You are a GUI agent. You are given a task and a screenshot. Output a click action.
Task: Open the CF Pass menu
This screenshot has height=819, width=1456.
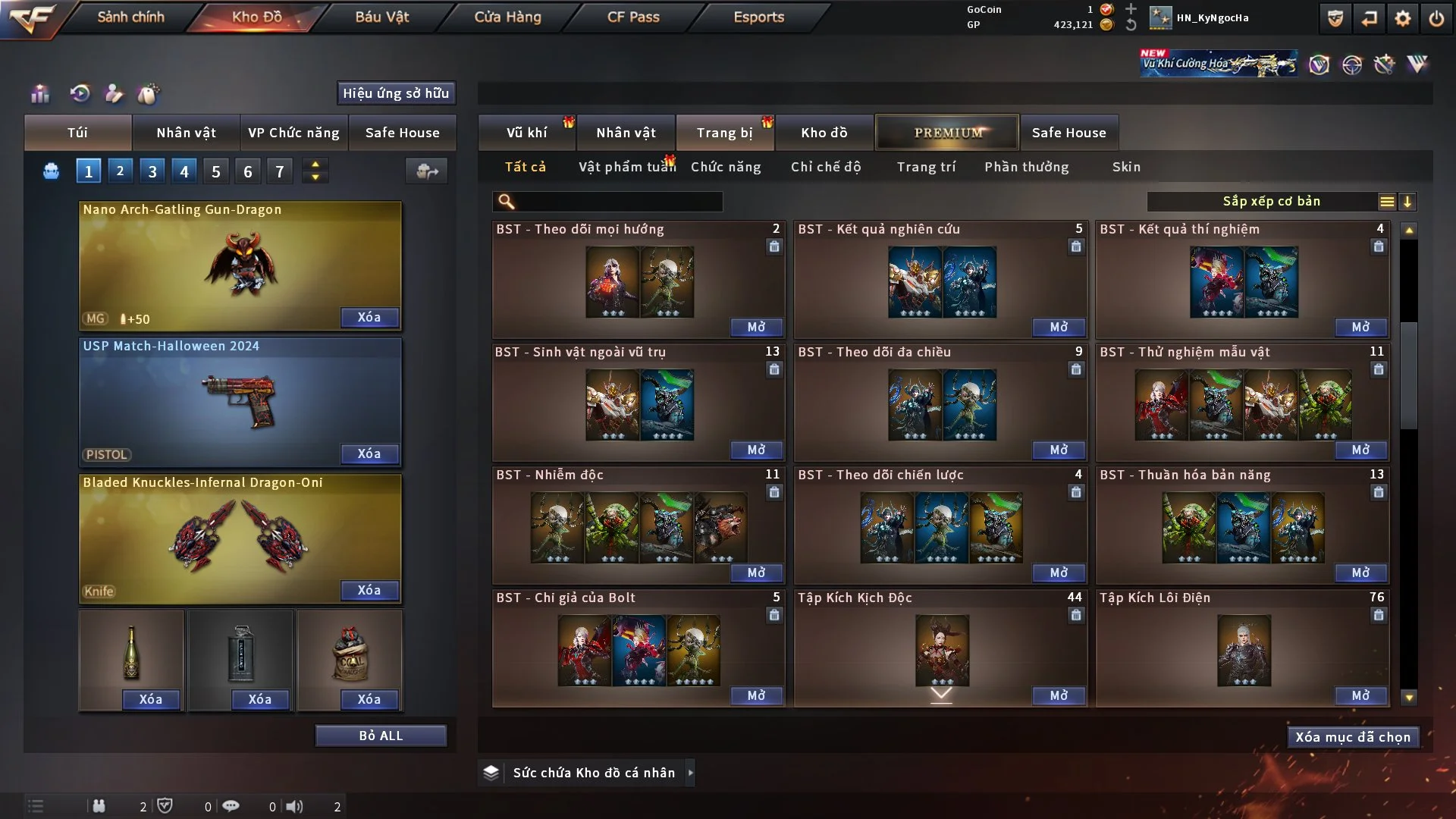(x=633, y=17)
